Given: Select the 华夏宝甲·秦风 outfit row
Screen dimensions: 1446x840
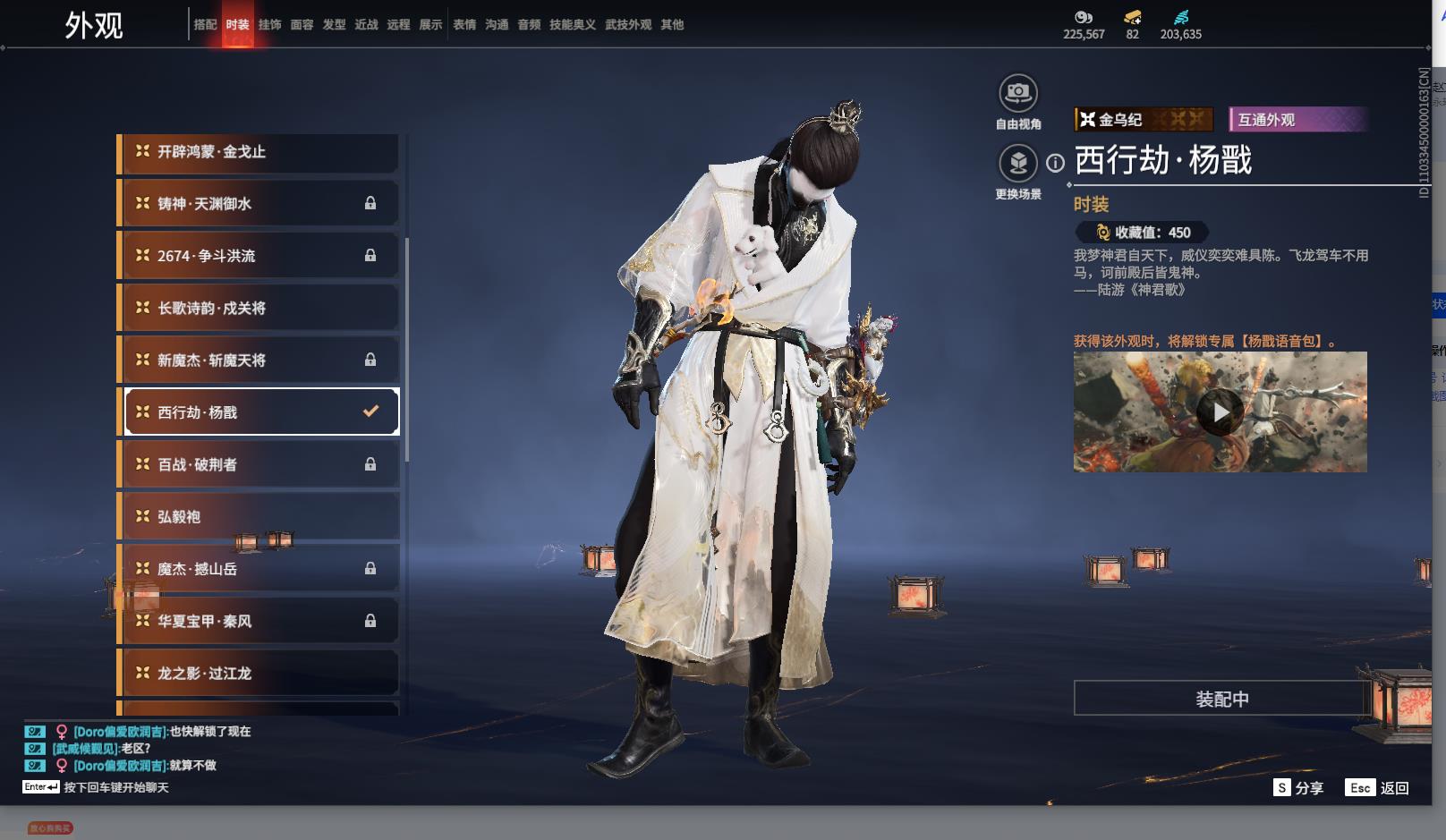Looking at the screenshot, I should point(259,621).
